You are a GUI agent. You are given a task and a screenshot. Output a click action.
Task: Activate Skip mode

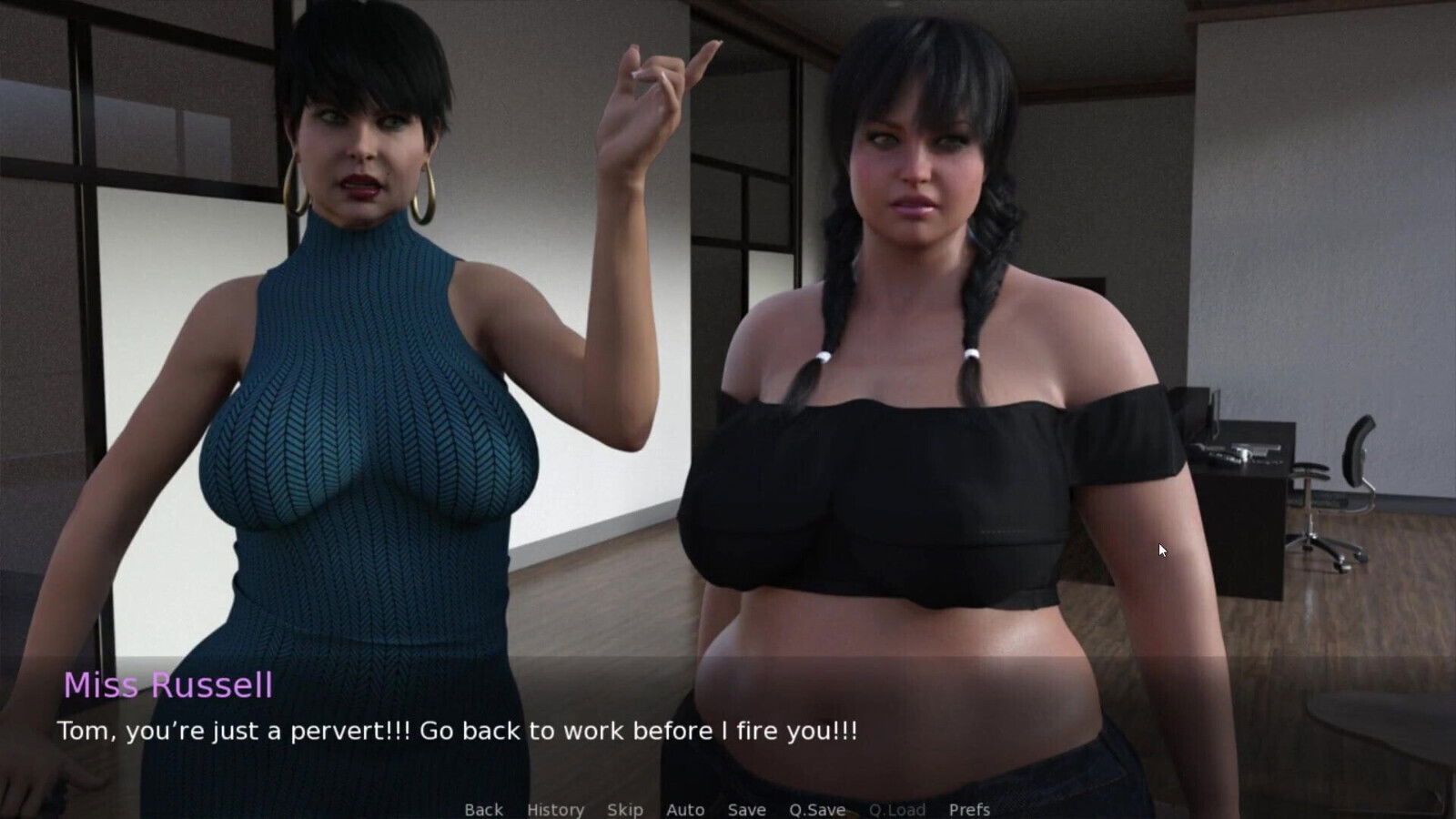[624, 809]
